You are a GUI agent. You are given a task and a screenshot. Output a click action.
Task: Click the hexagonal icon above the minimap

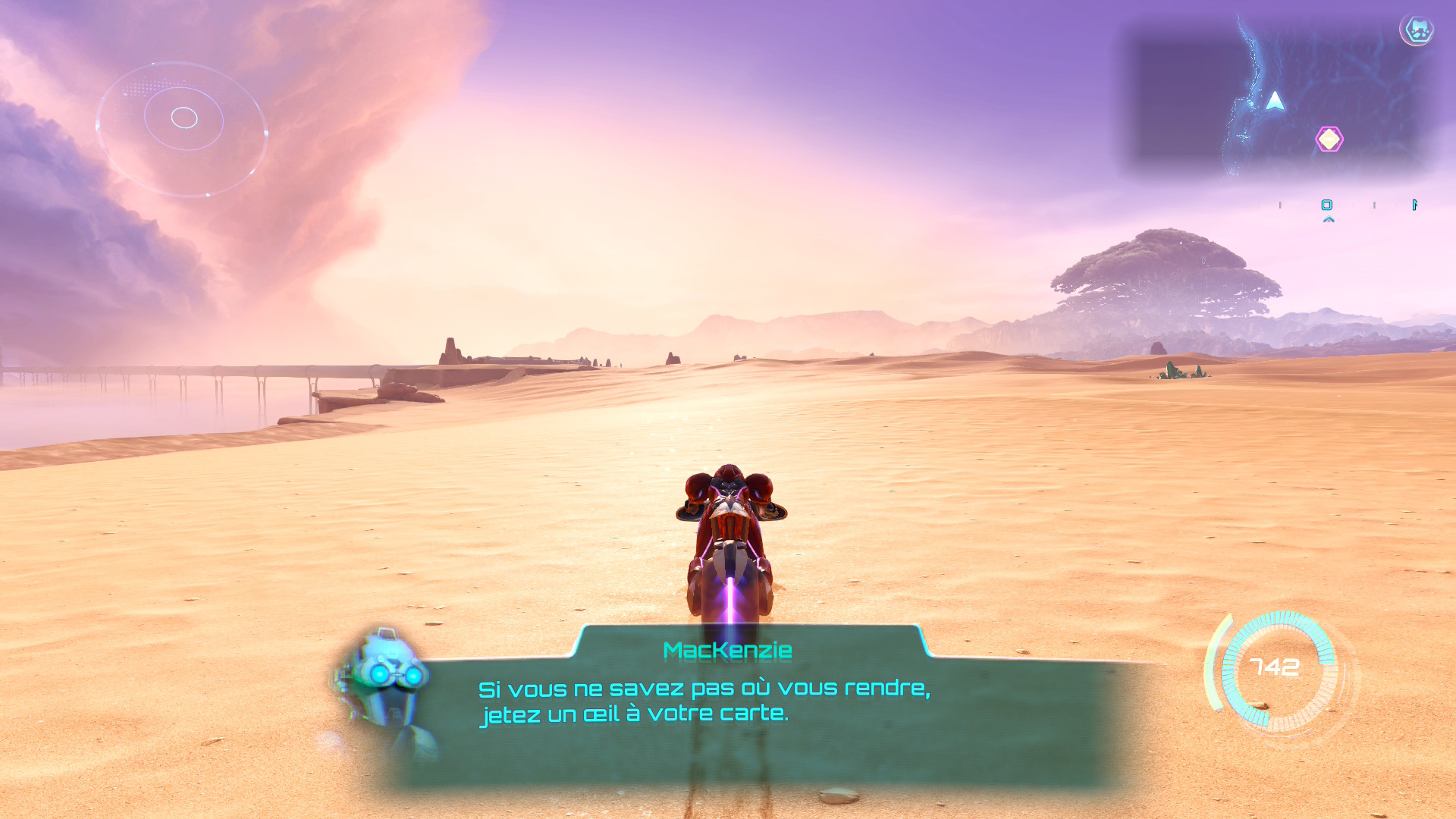tap(1417, 30)
